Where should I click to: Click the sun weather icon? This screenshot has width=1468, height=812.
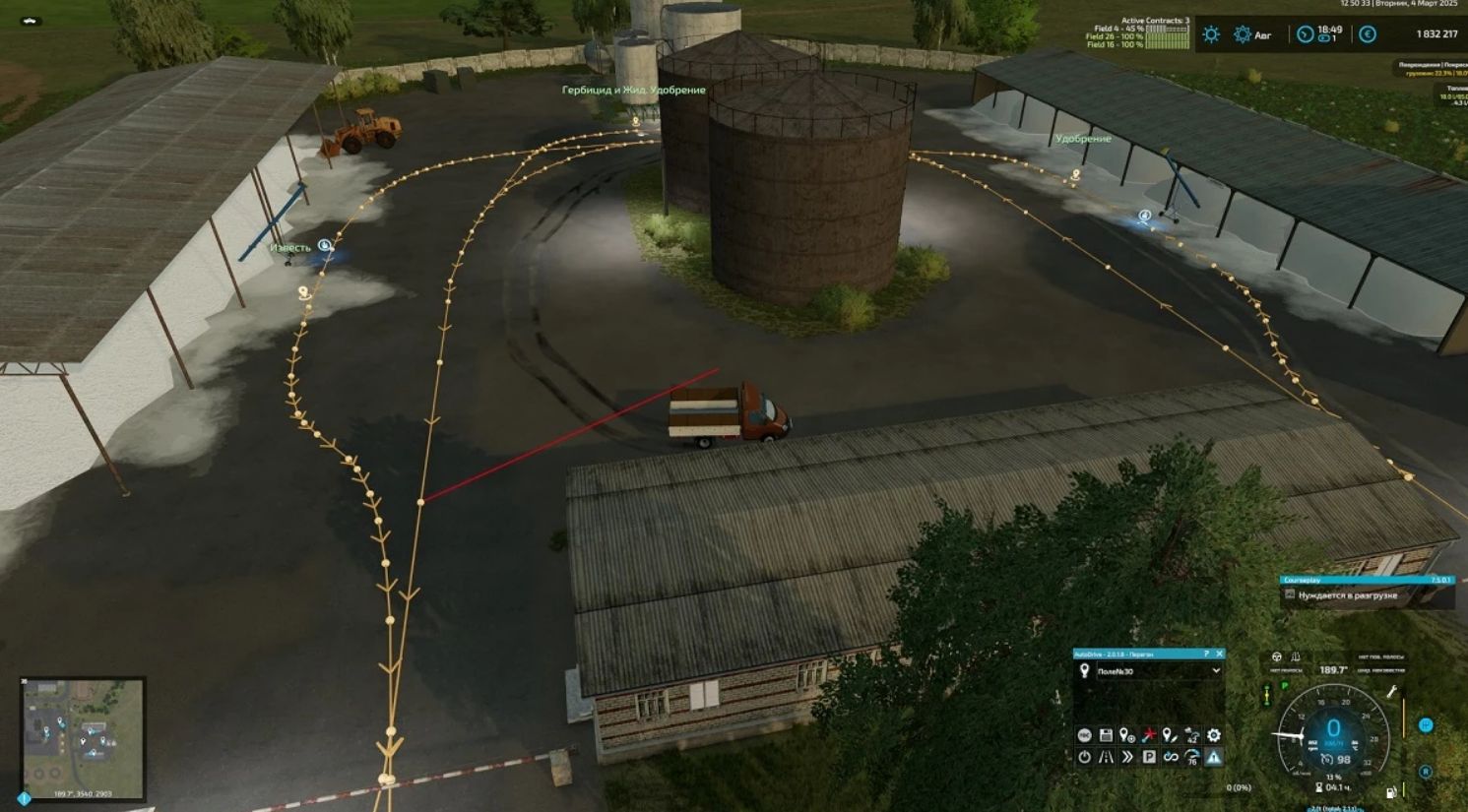[1211, 34]
